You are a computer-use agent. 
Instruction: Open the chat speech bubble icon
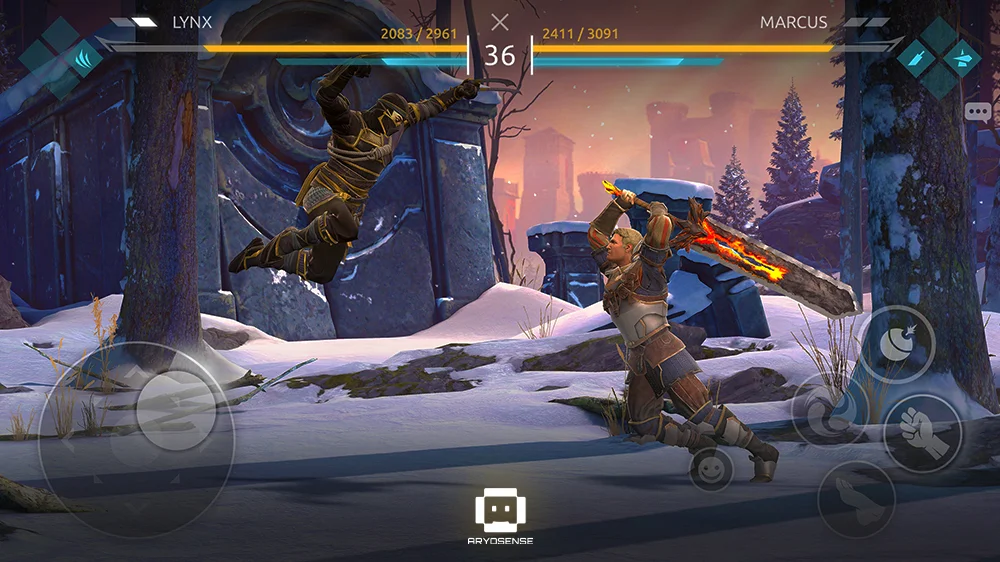tap(977, 112)
